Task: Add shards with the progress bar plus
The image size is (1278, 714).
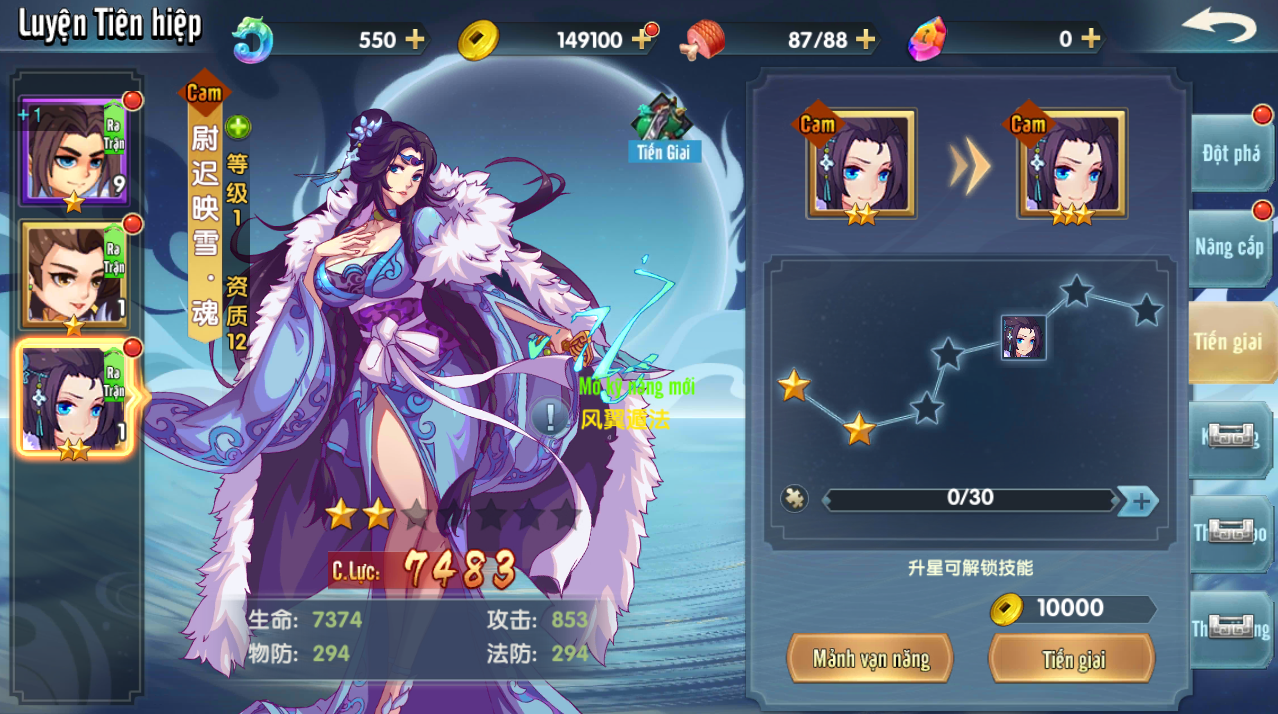Action: (x=1138, y=500)
